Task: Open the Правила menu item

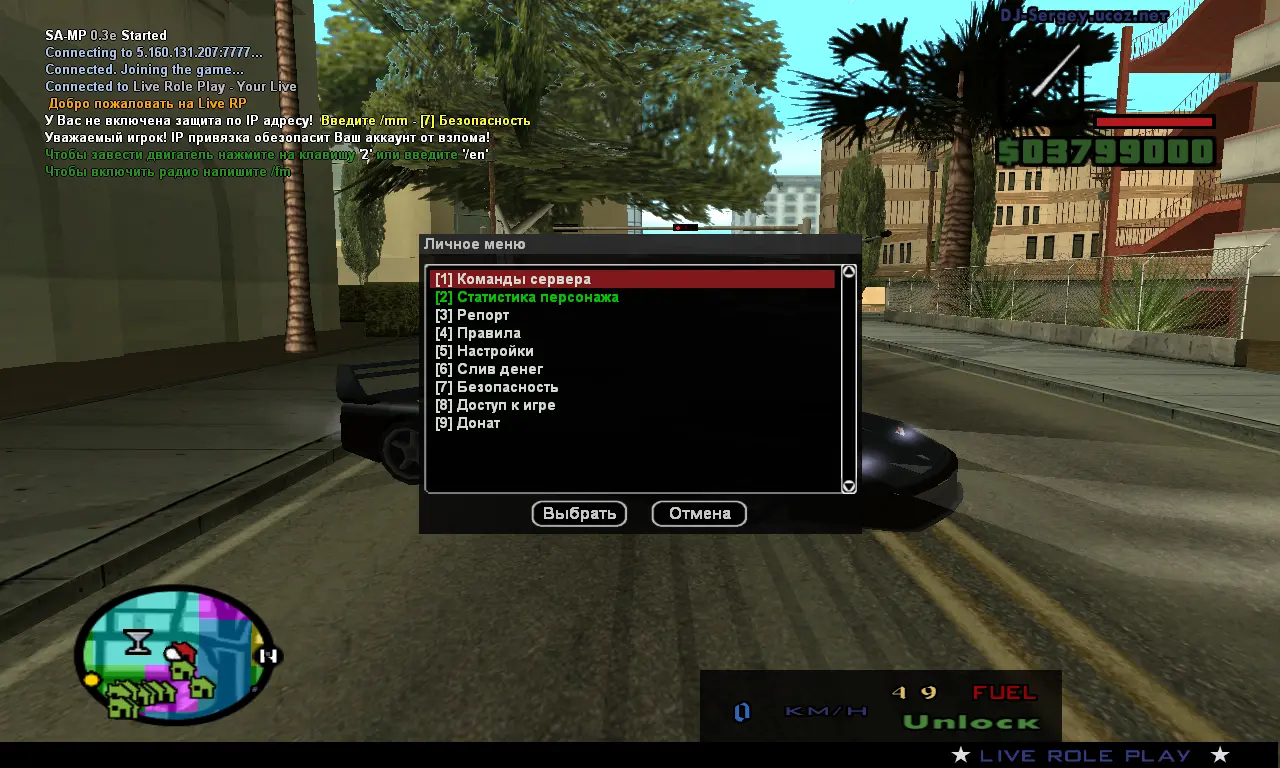Action: (478, 333)
